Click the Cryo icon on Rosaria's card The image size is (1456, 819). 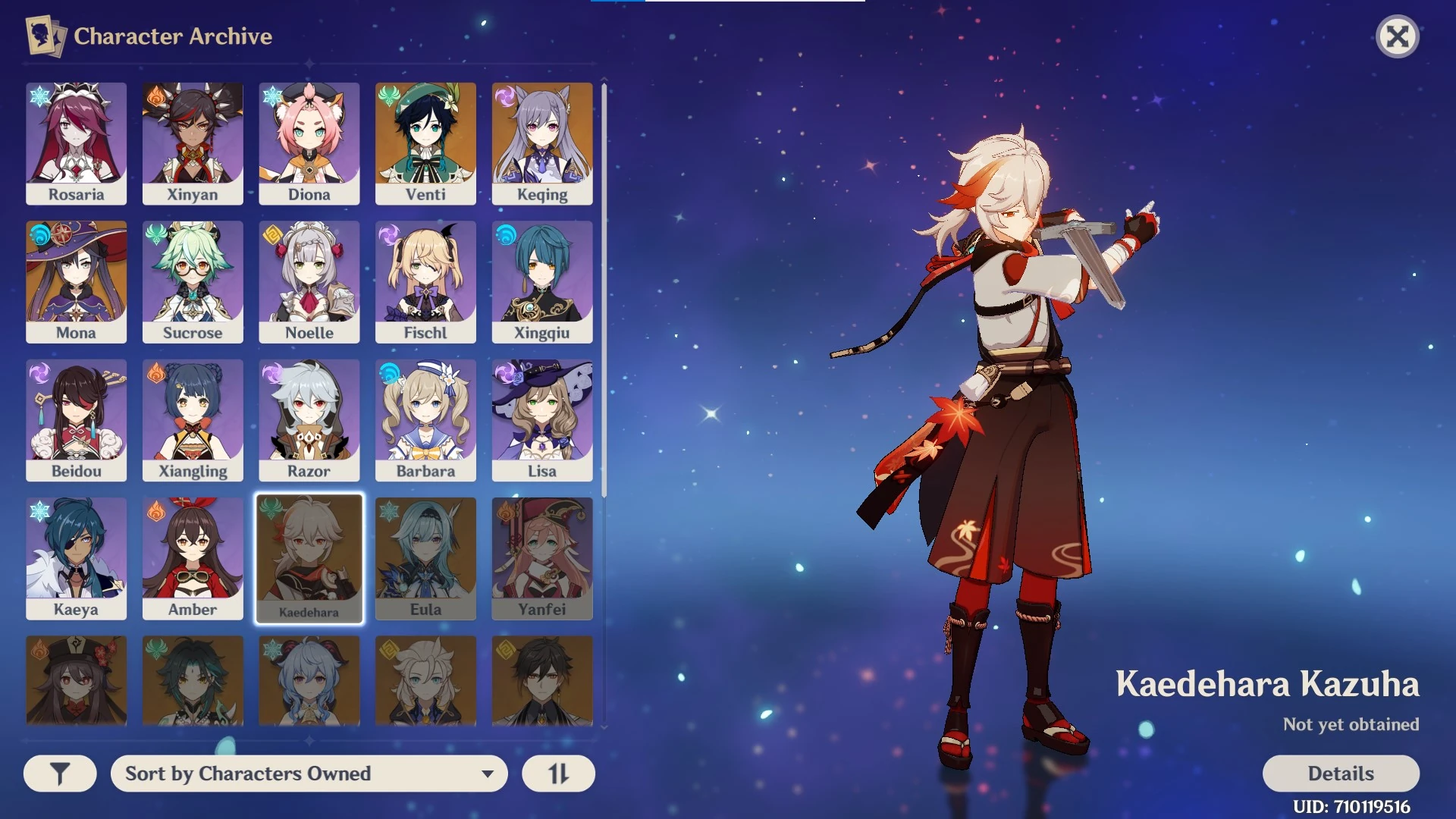[37, 96]
